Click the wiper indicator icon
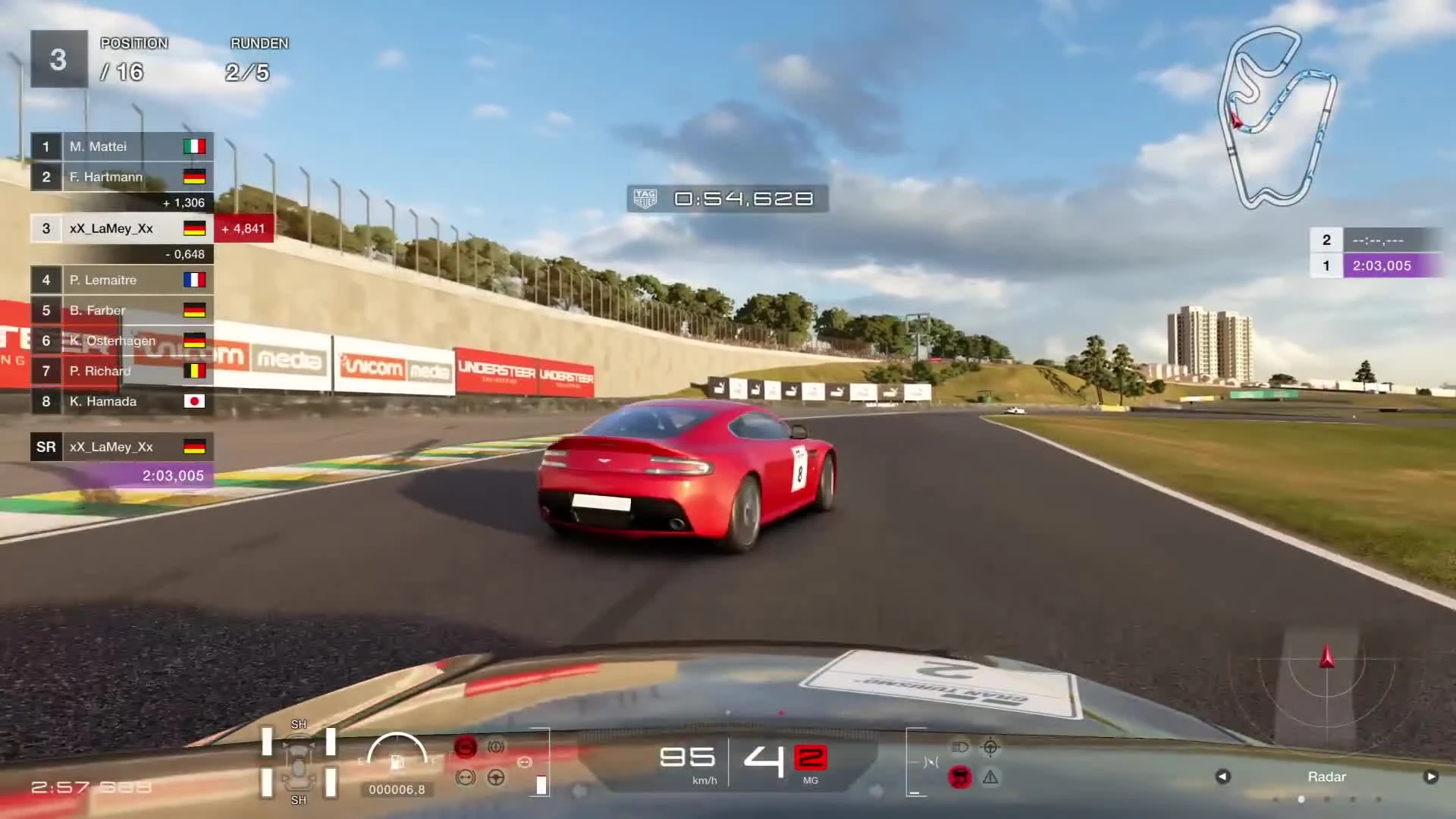1456x819 pixels. tap(931, 761)
